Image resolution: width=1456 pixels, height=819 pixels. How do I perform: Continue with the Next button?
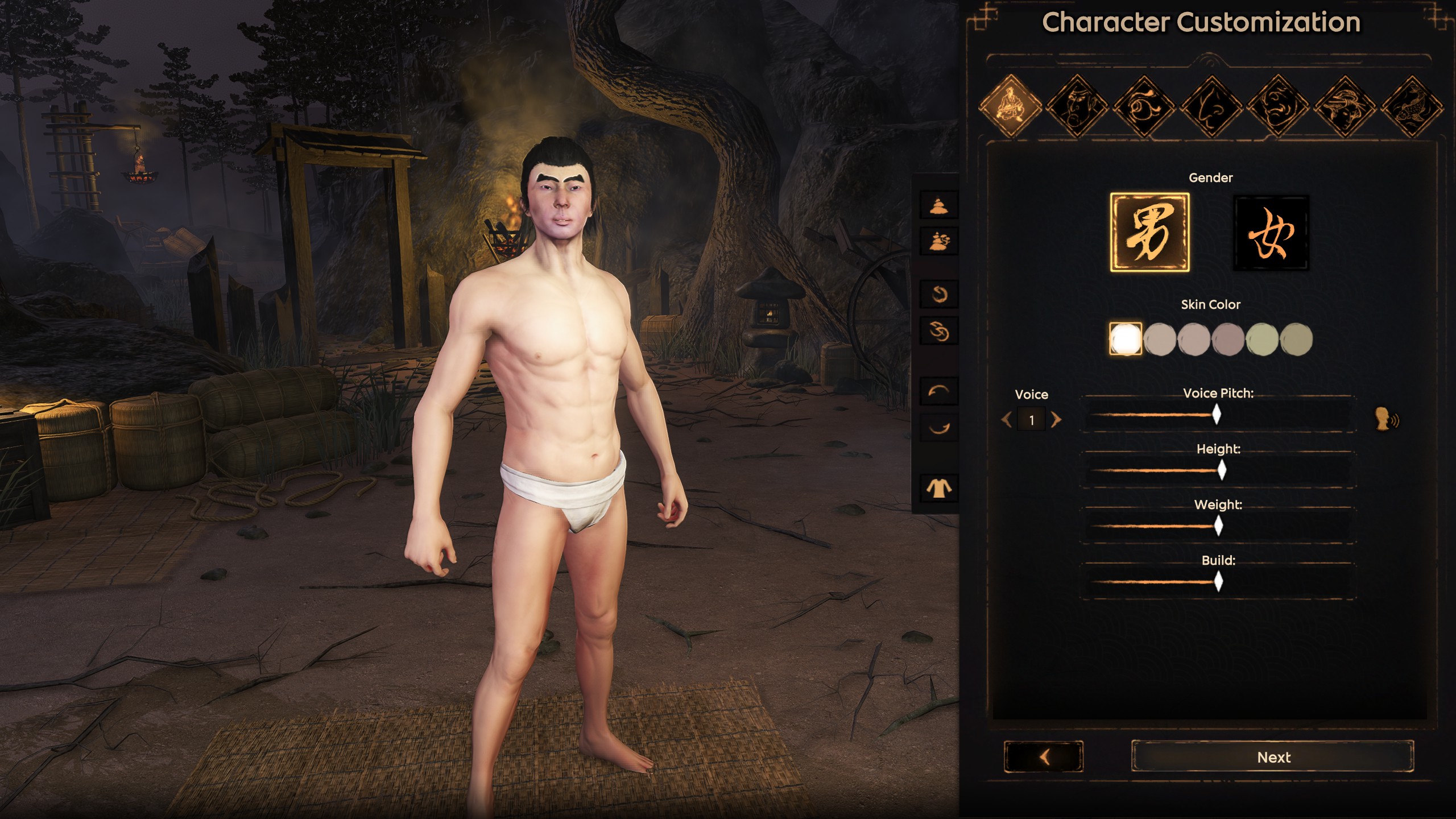1273,757
